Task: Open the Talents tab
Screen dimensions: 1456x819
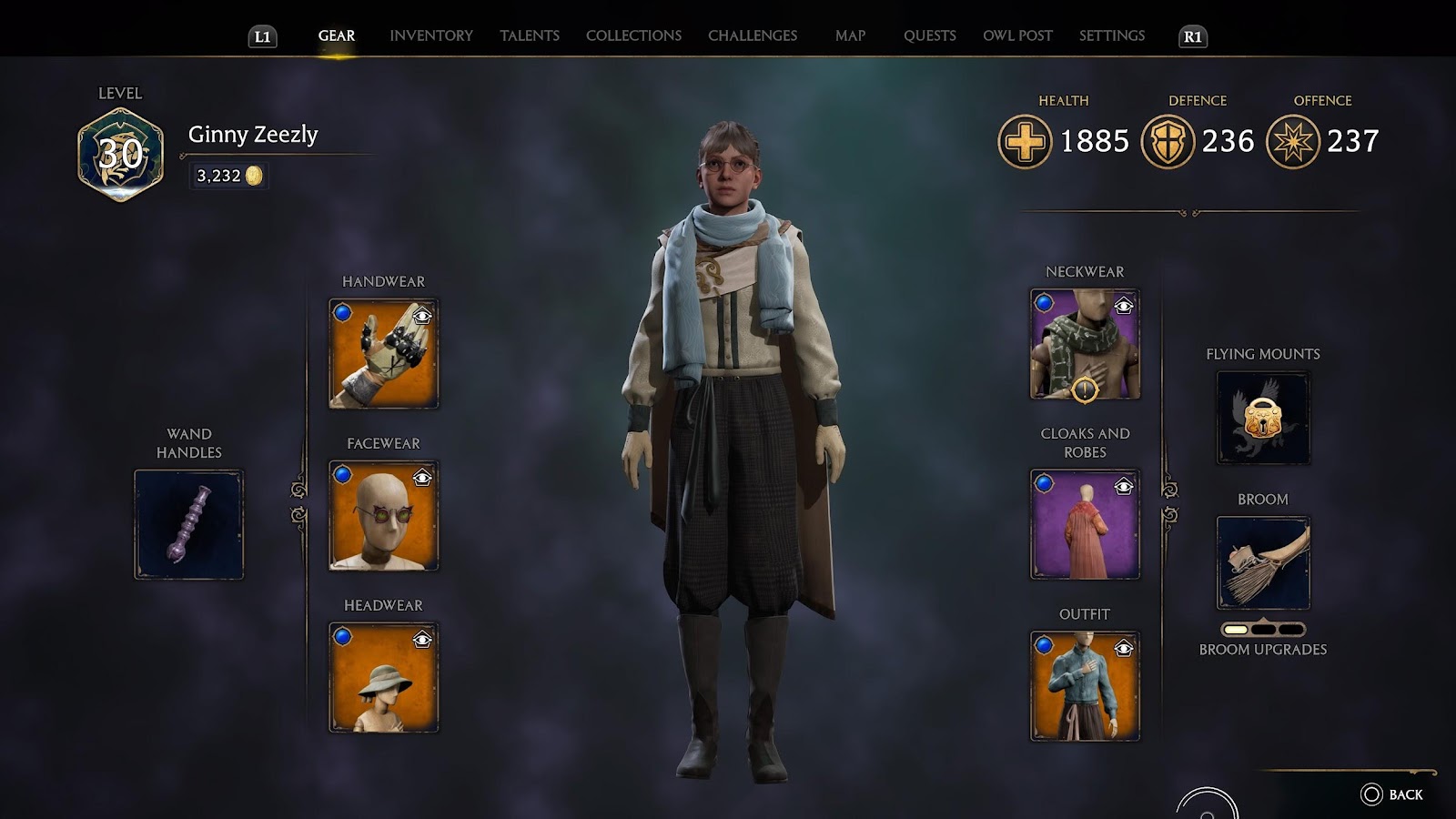Action: click(x=530, y=35)
